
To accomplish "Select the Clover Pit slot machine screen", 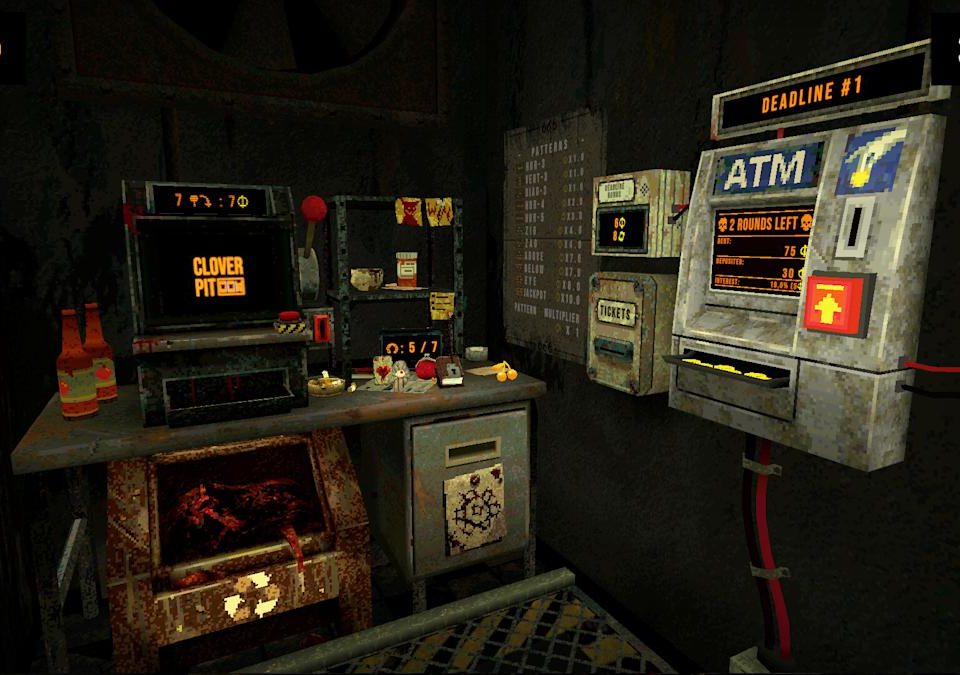I will pos(219,274).
